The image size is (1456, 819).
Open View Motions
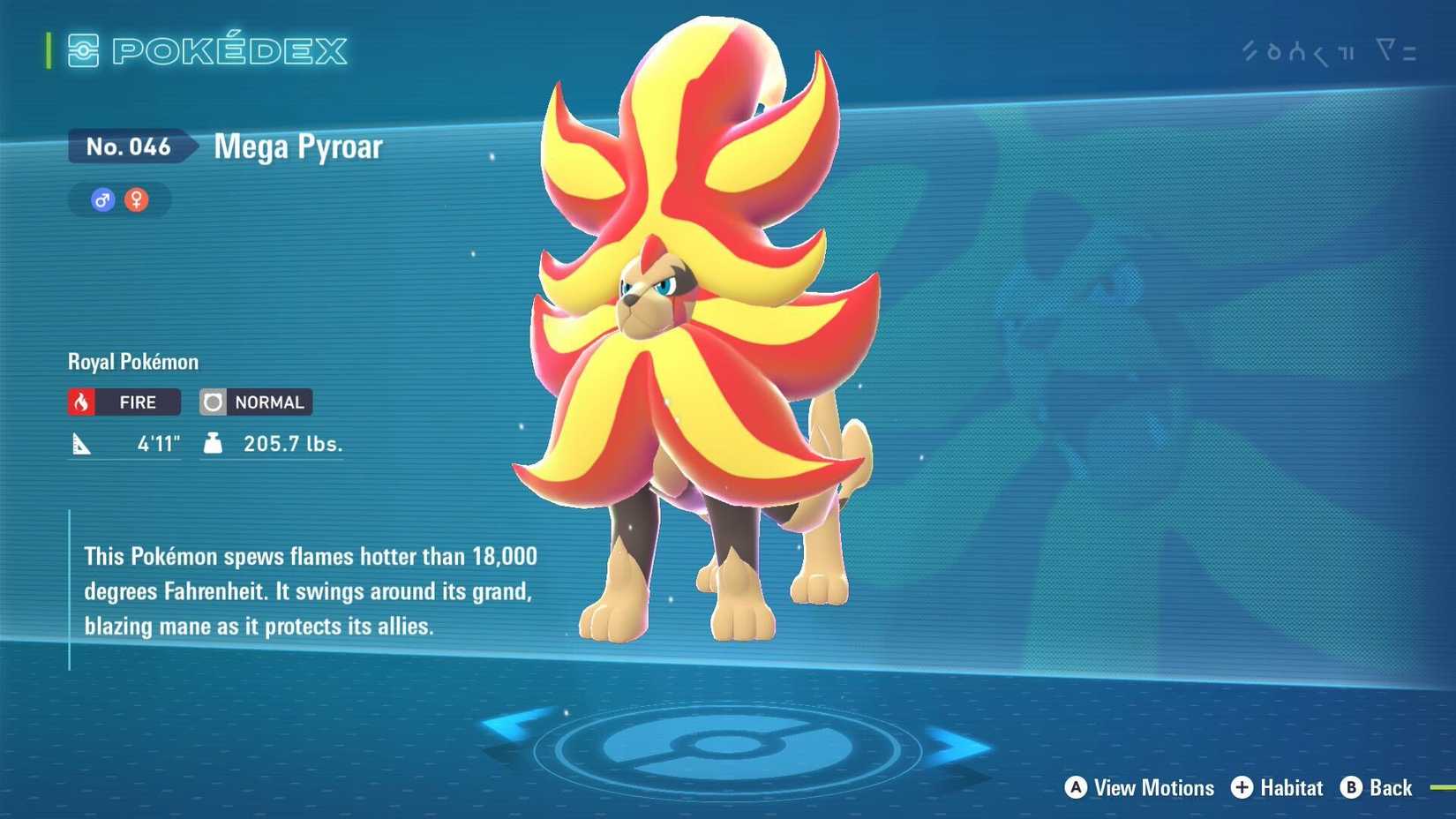click(1153, 788)
